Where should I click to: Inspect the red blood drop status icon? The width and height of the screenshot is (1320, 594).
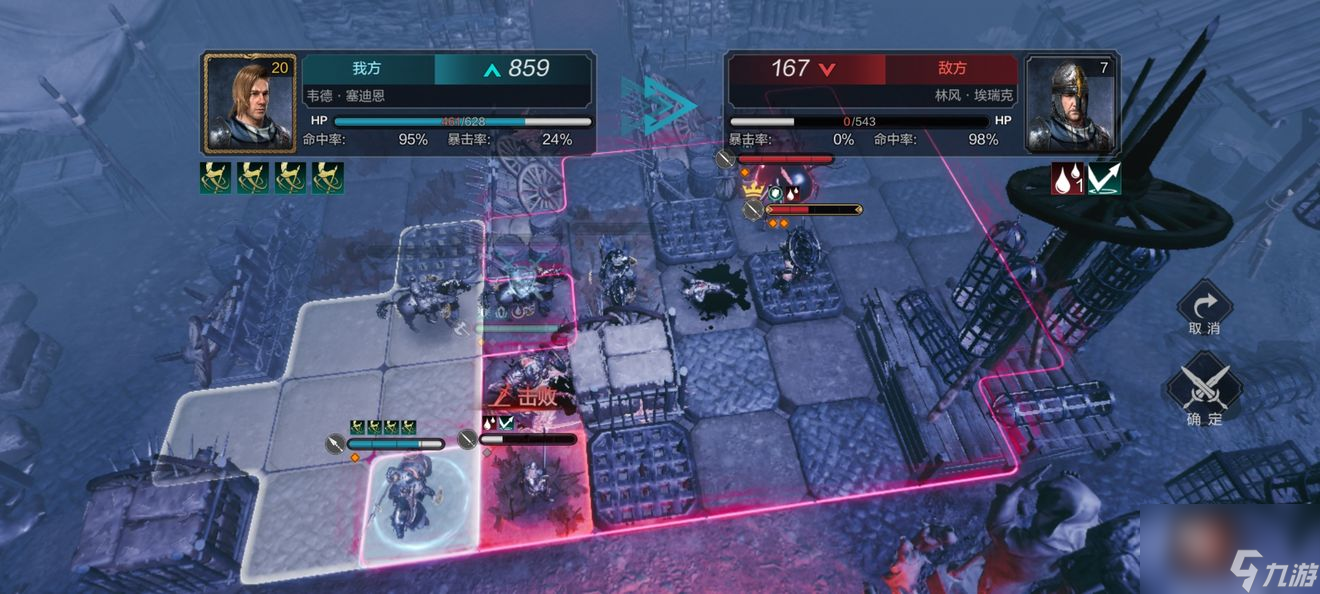(x=1067, y=179)
